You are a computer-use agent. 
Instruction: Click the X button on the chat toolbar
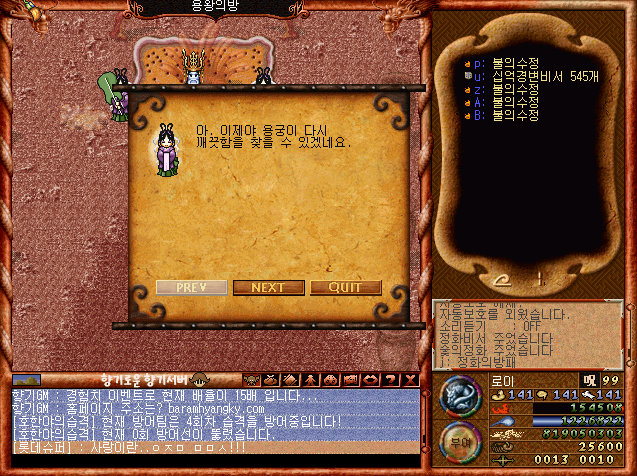tap(411, 380)
